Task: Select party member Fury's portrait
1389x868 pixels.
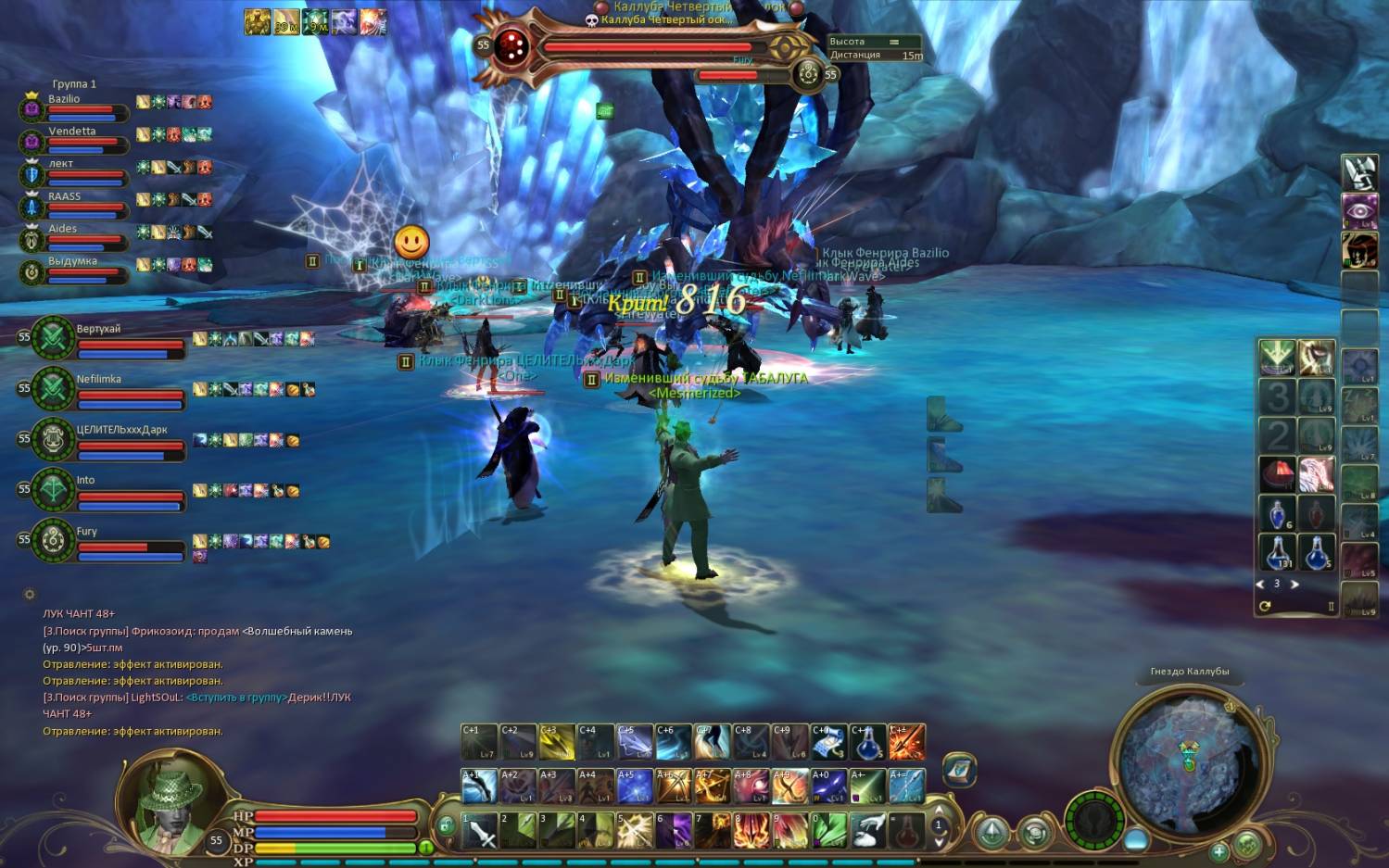Action: 54,540
